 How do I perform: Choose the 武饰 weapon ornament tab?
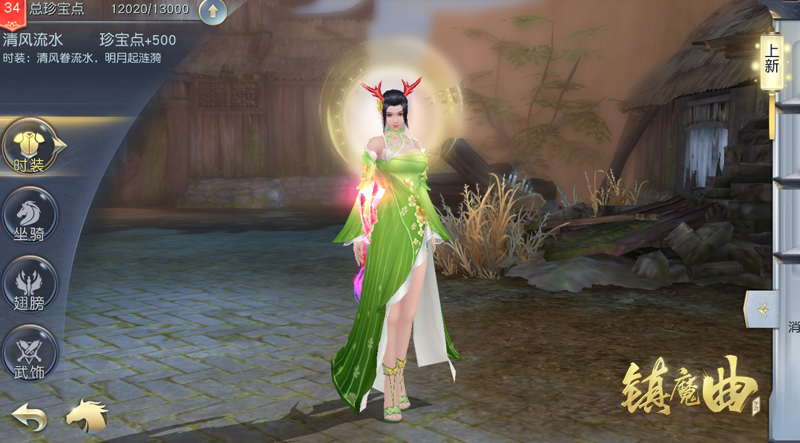coord(30,352)
